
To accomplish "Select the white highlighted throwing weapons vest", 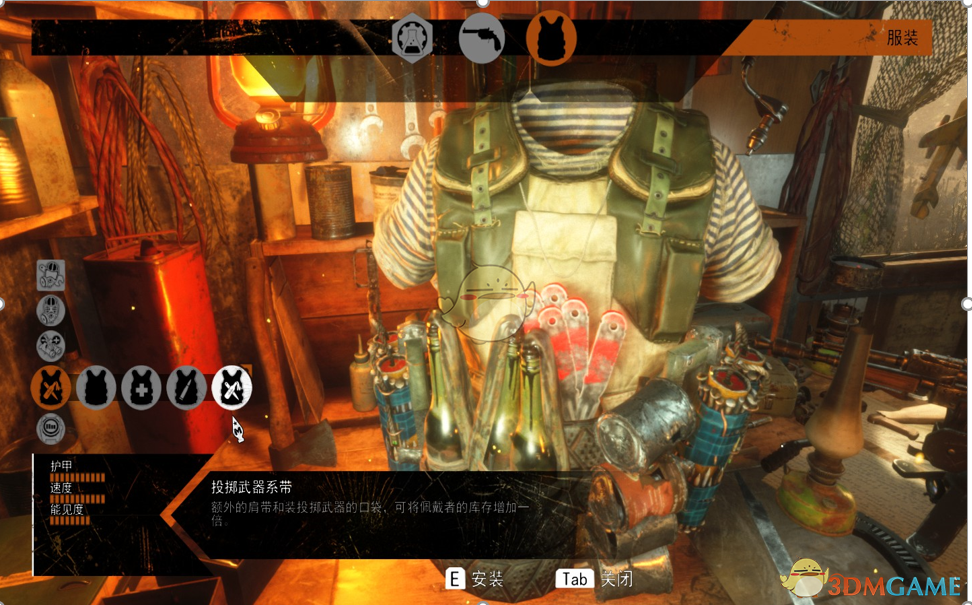I will [231, 387].
